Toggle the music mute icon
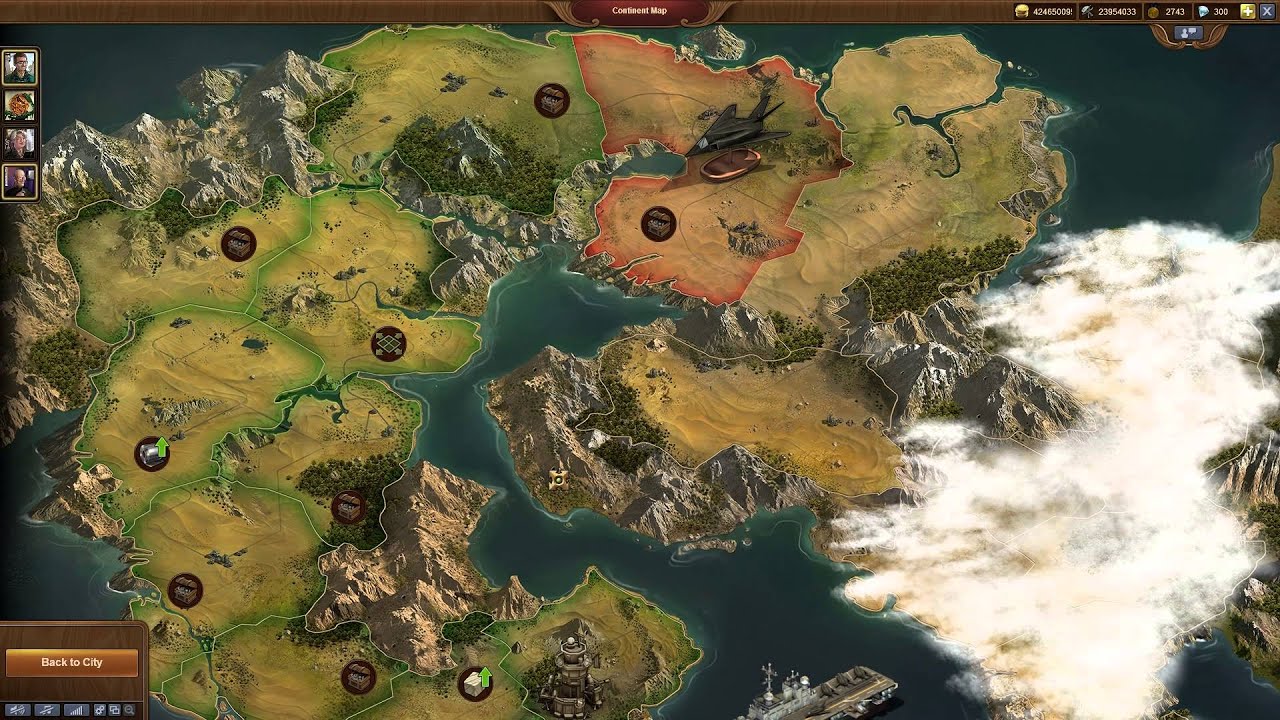The image size is (1280, 720). [46, 709]
